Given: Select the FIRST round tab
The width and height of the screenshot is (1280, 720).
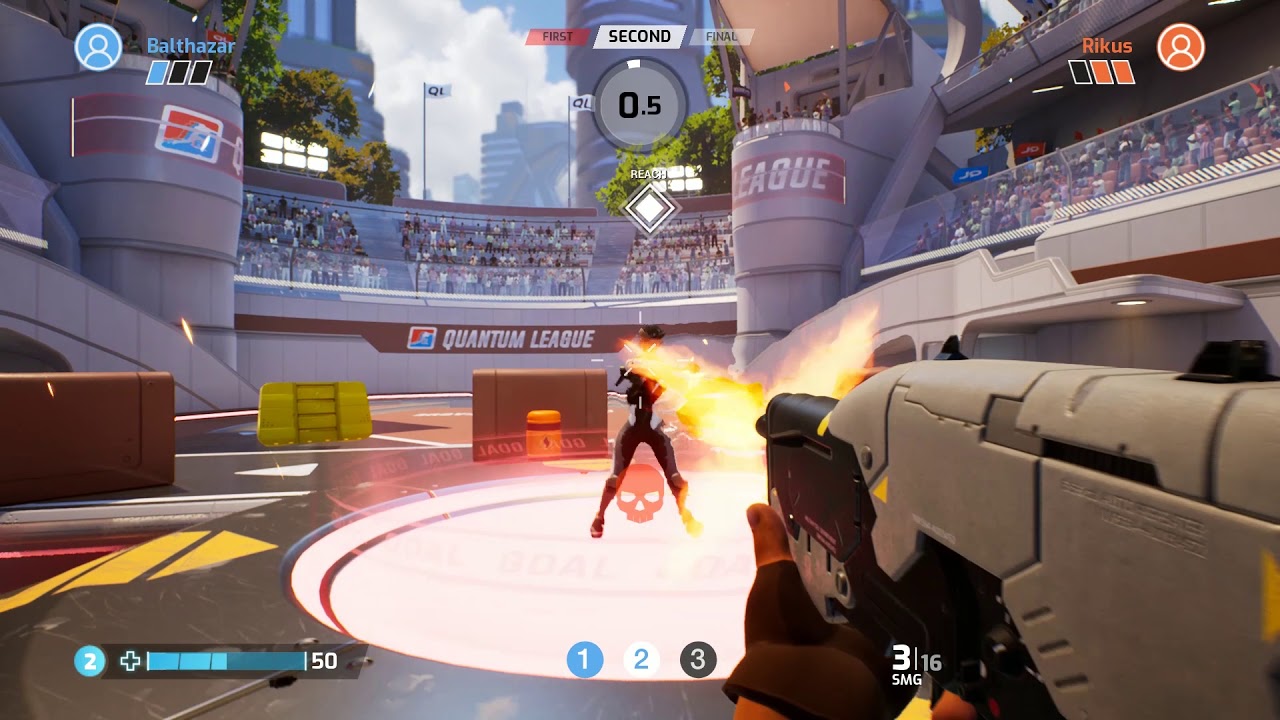Looking at the screenshot, I should pos(557,37).
